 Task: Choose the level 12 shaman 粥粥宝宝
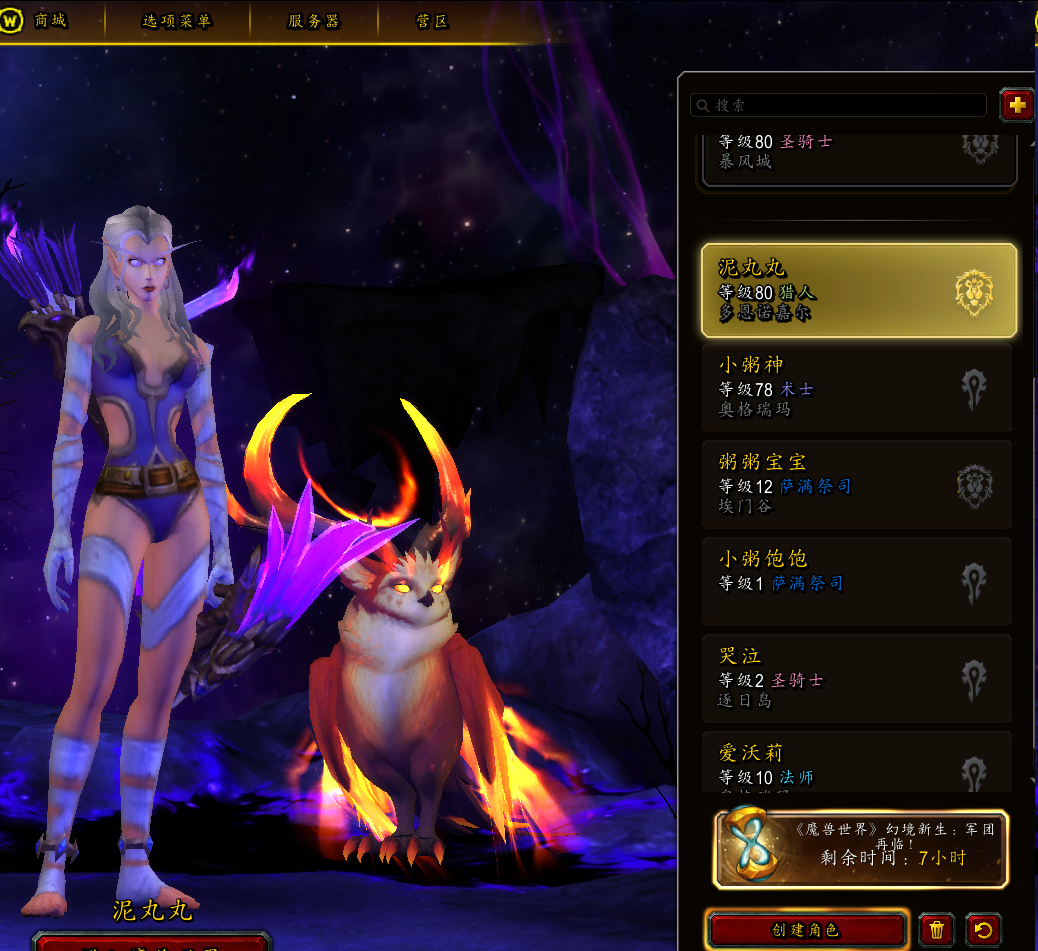click(858, 484)
